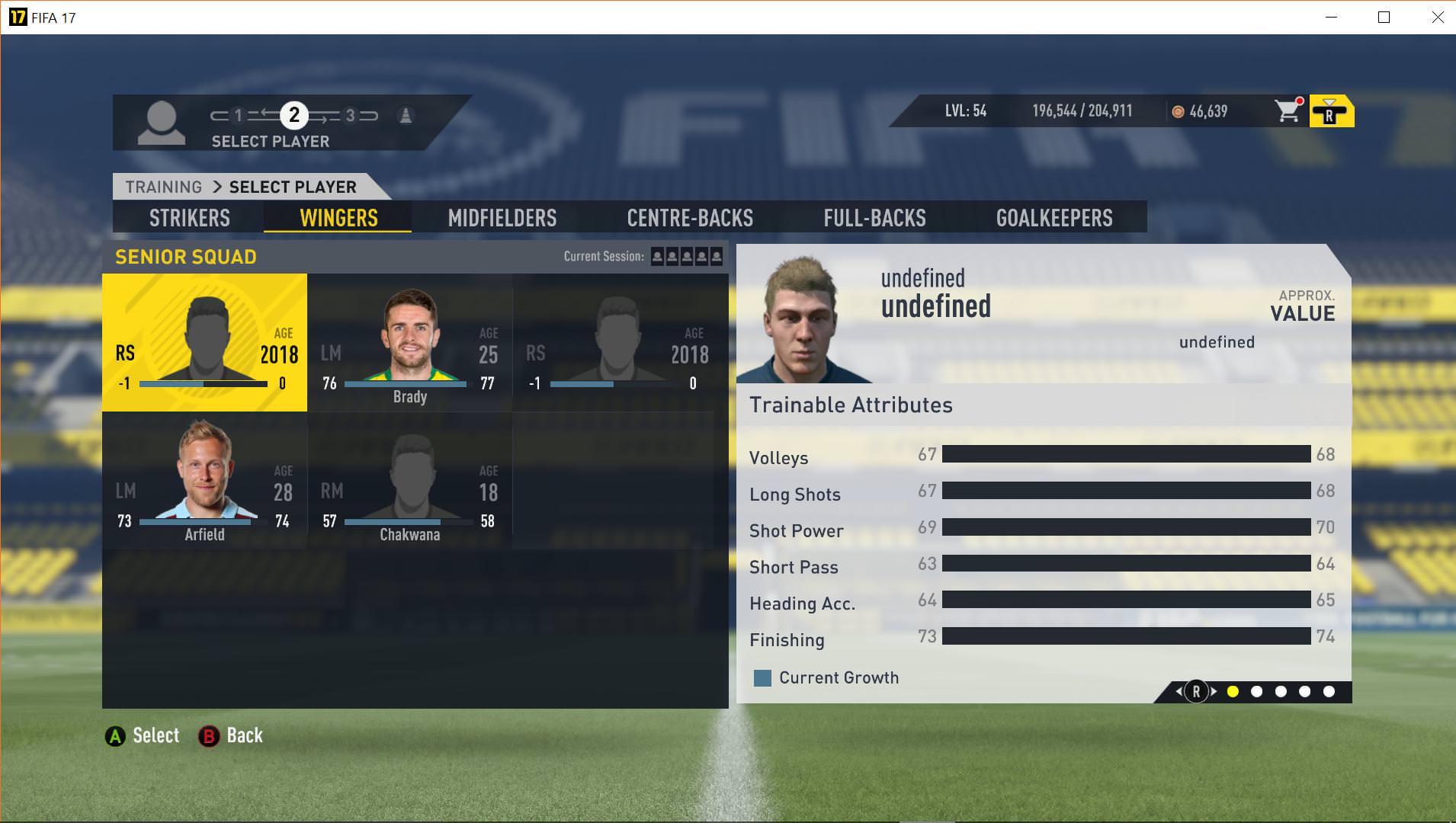This screenshot has width=1456, height=823.
Task: Maximize the FIFA 17 window
Action: [1384, 18]
